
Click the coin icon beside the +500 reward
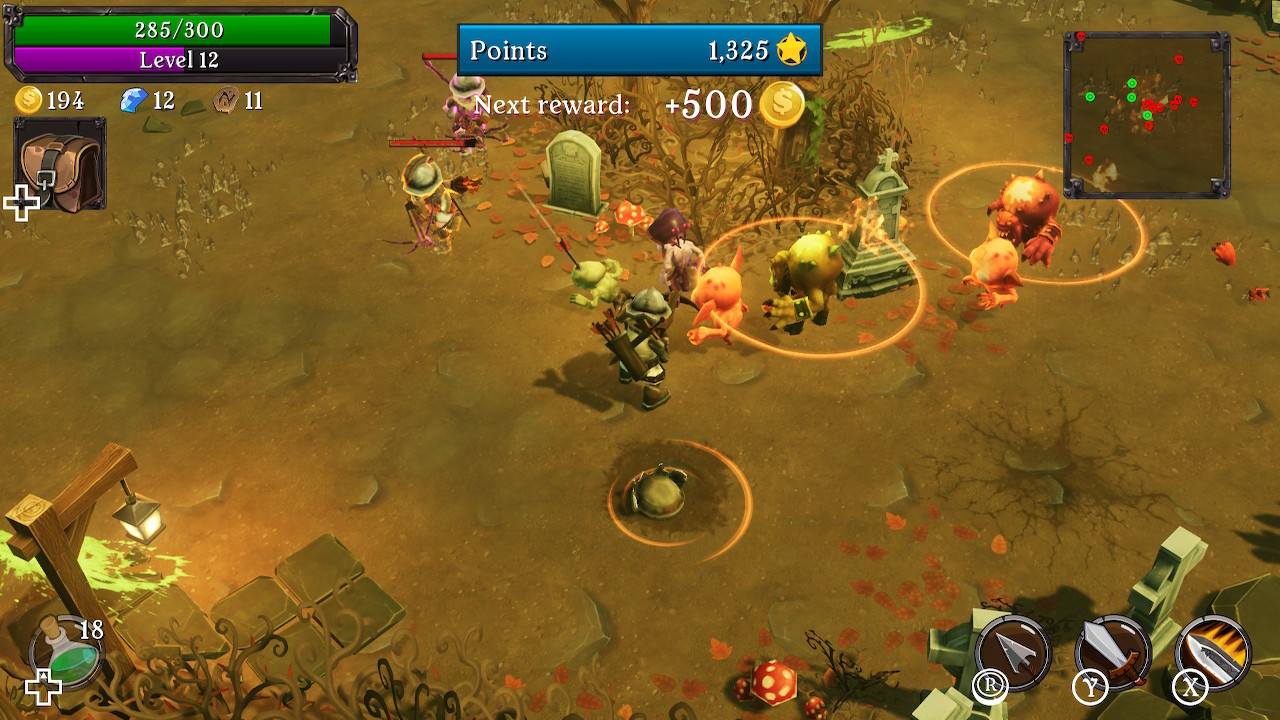[x=784, y=103]
